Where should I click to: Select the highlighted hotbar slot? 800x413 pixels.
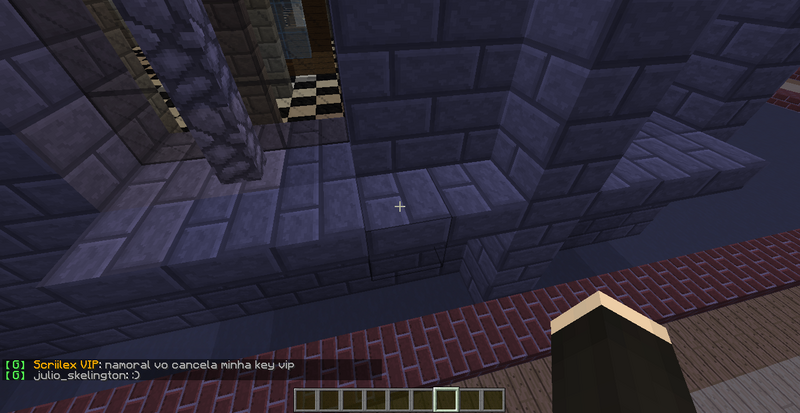pos(447,400)
